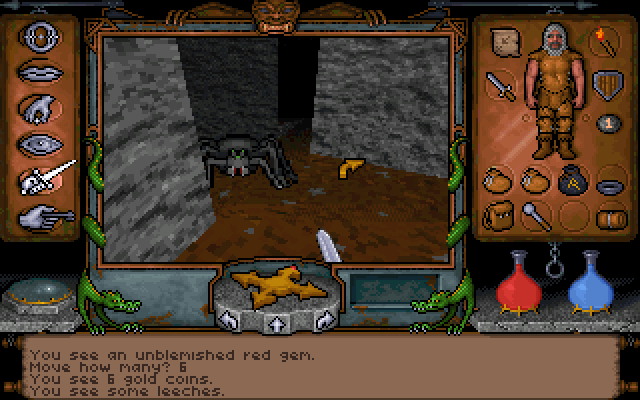640x400 pixels.
Task: Select the lit torch slot
Action: point(605,42)
